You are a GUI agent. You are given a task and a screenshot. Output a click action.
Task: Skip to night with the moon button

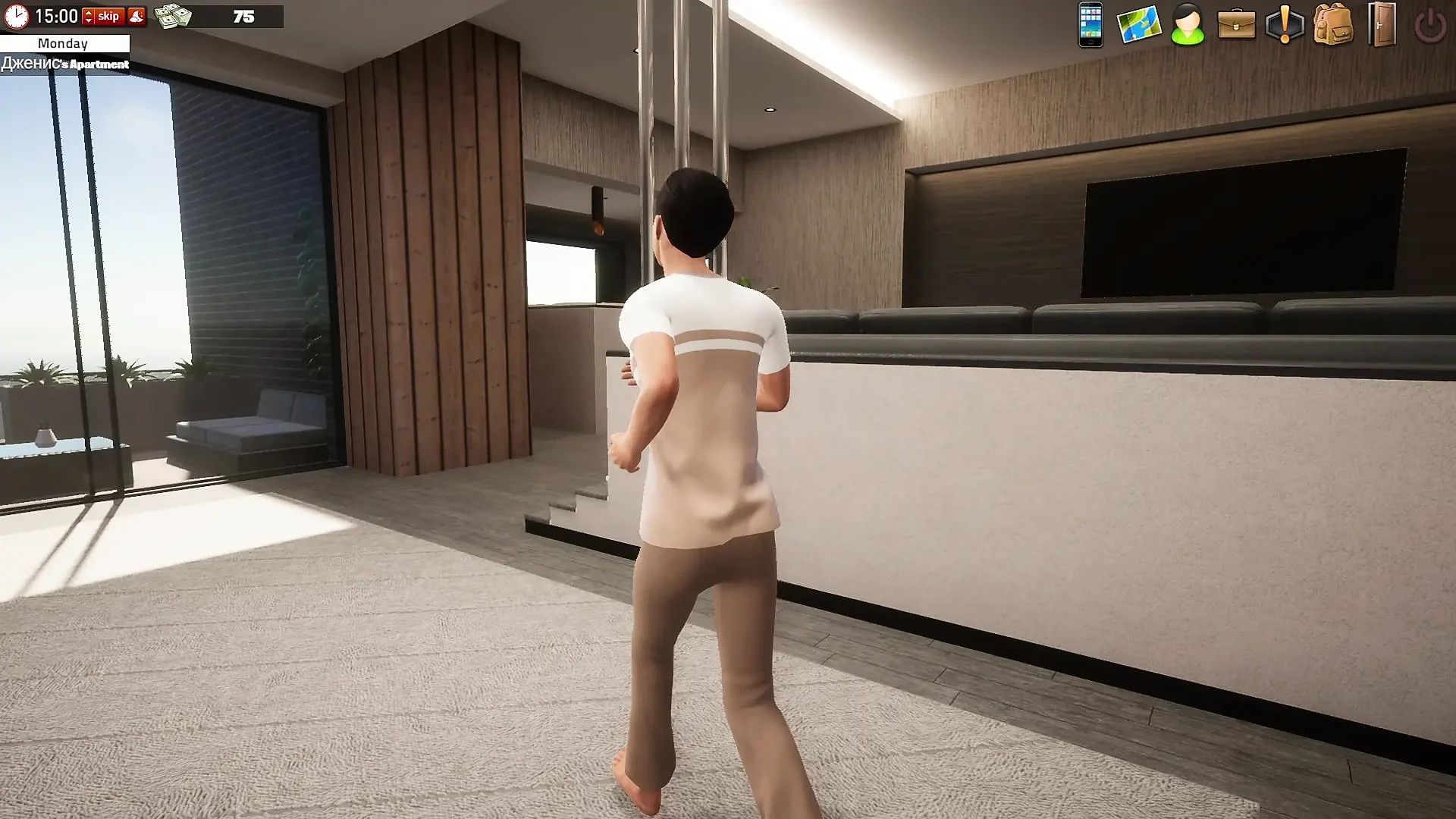pos(136,16)
